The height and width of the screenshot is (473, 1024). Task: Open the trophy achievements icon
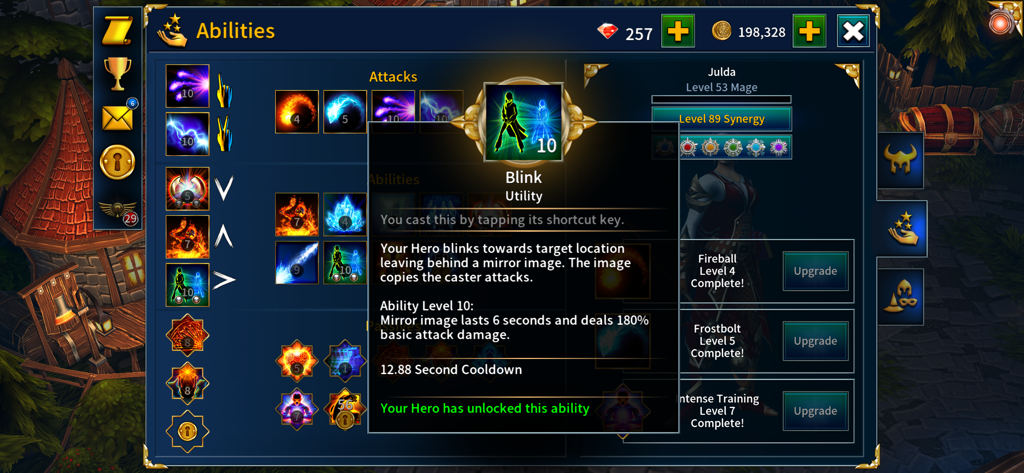point(118,72)
